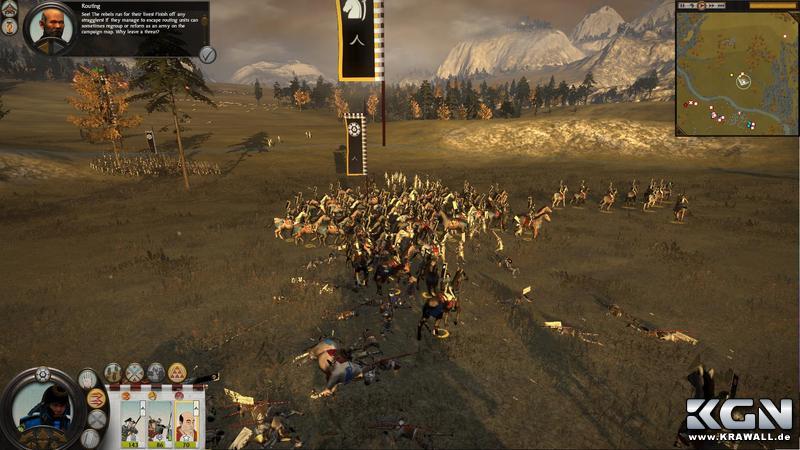Dismiss the Routing advisor message with the checkmark
The image size is (800, 450).
click(x=207, y=54)
